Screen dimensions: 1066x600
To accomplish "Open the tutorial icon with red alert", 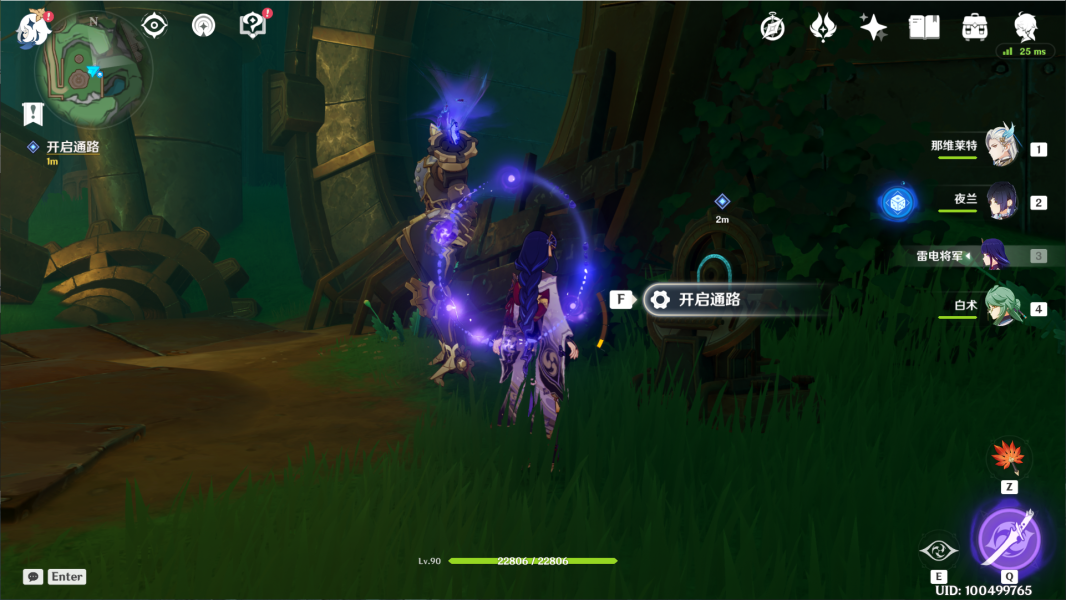I will tap(254, 25).
